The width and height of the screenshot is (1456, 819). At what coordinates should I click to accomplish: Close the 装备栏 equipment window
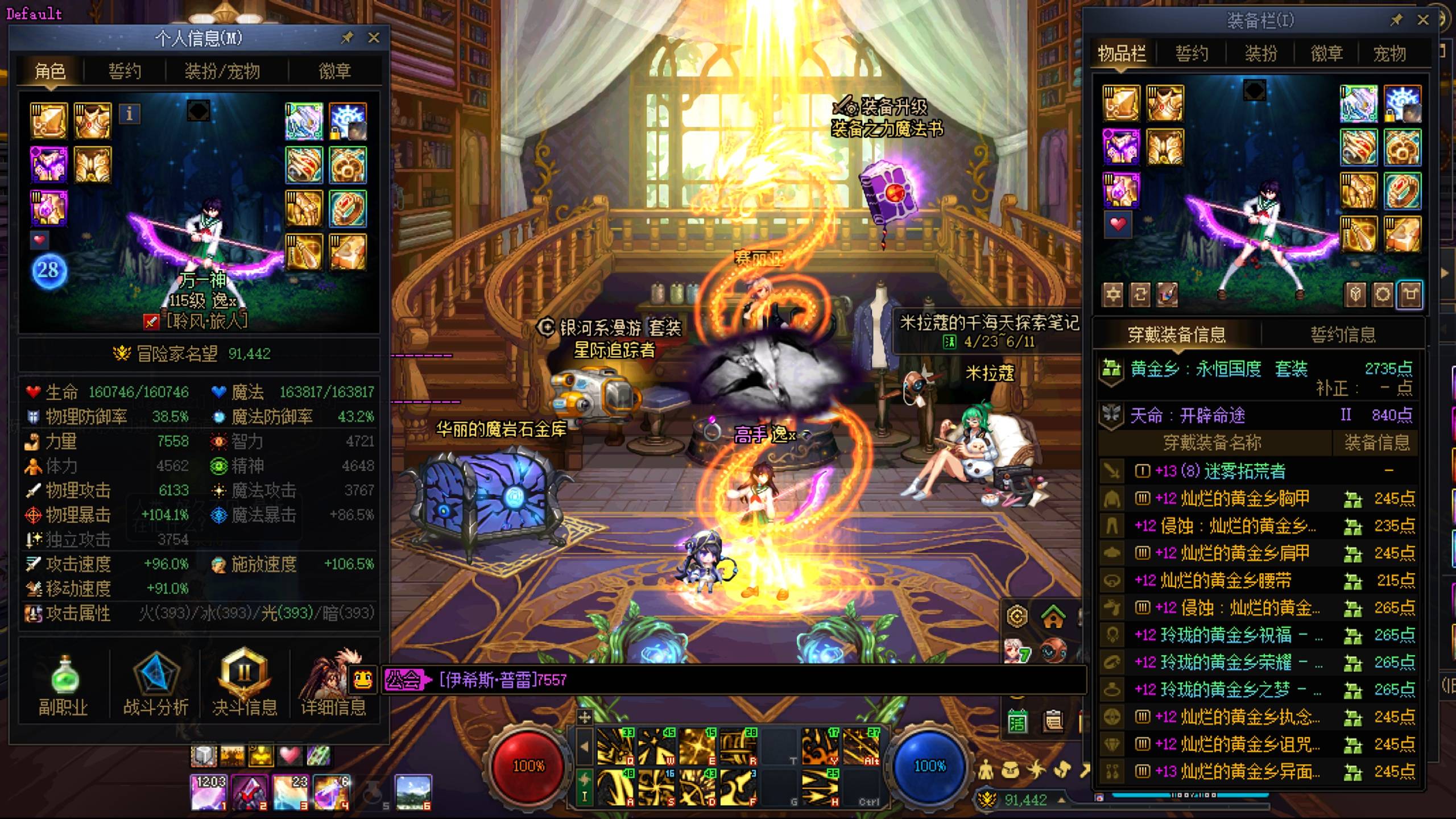(x=1423, y=20)
